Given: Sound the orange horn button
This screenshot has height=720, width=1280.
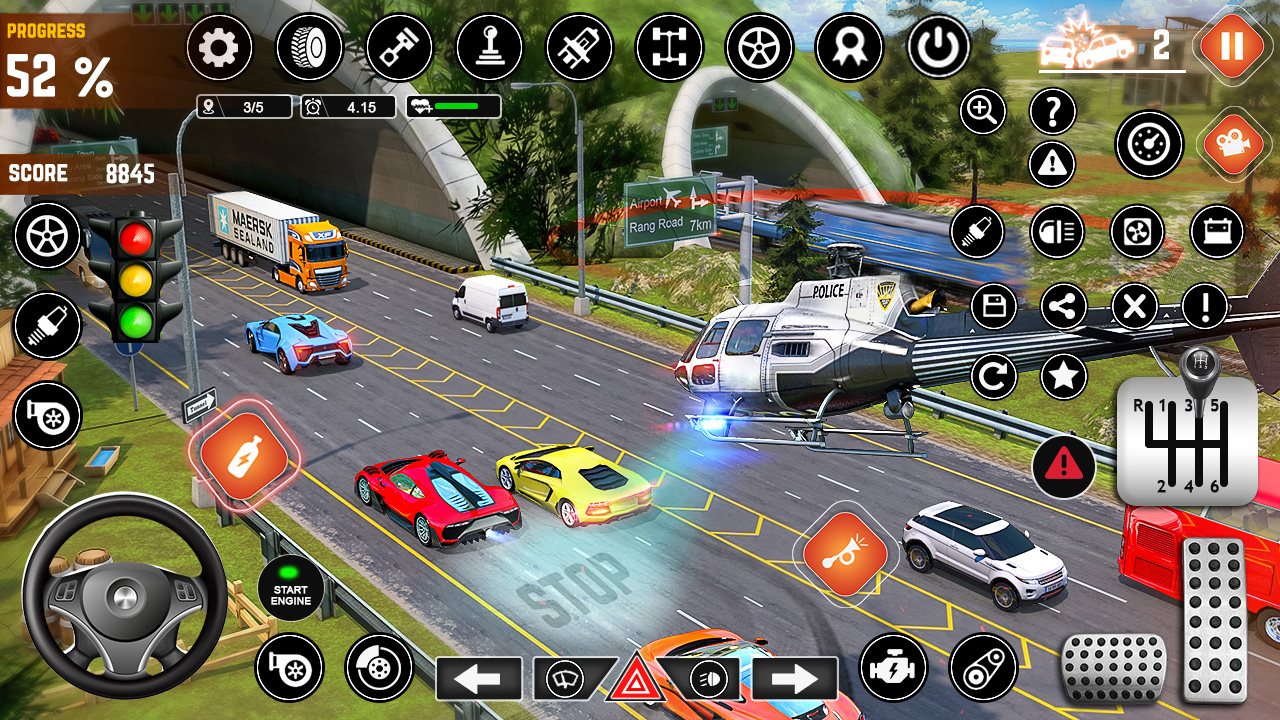Looking at the screenshot, I should pos(845,554).
